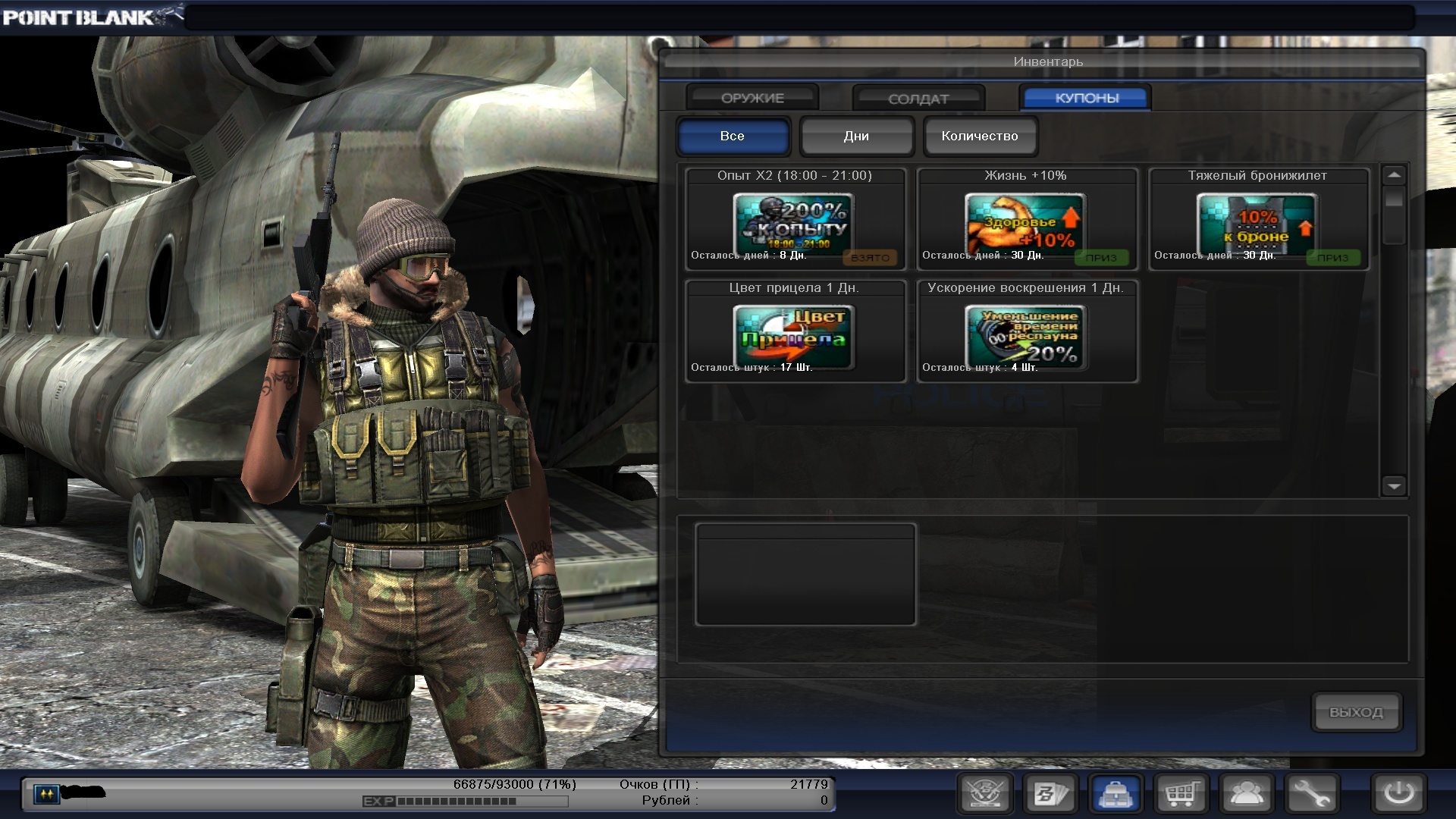Click the coupon list scroll-up arrow
This screenshot has width=1456, height=819.
pyautogui.click(x=1394, y=176)
